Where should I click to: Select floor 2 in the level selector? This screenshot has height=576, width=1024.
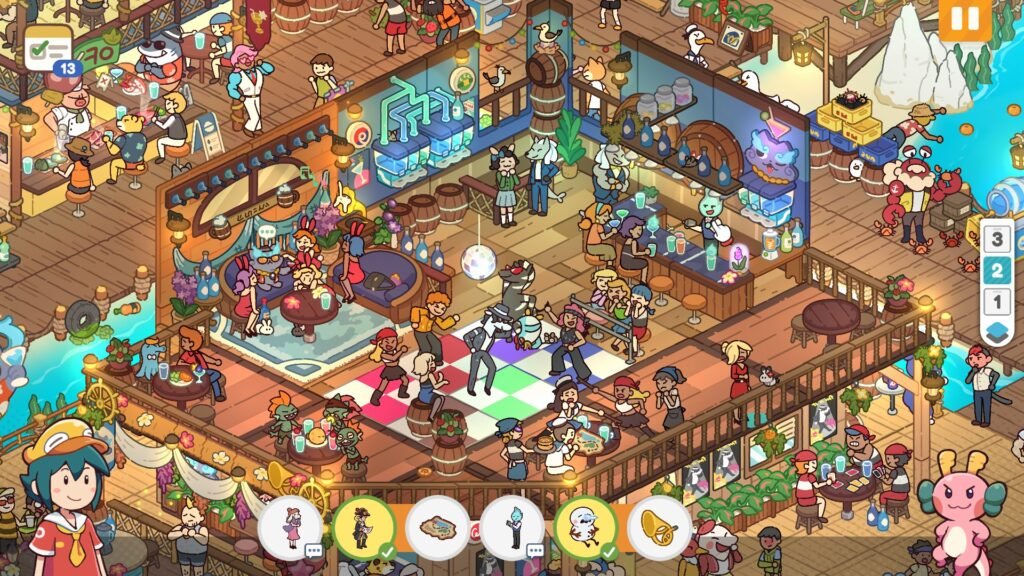(995, 270)
